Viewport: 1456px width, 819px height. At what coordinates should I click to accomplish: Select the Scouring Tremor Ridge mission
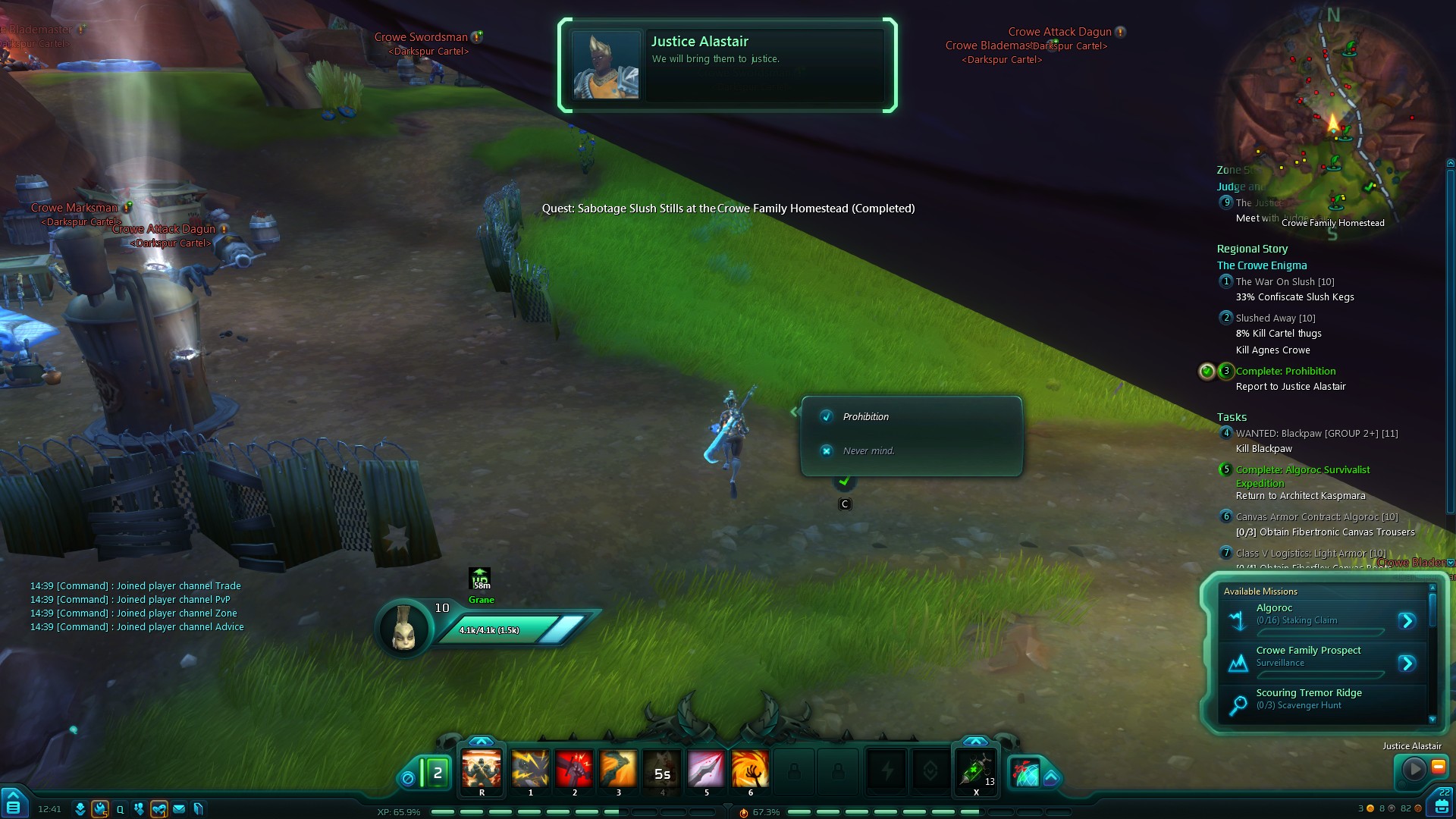[1308, 698]
